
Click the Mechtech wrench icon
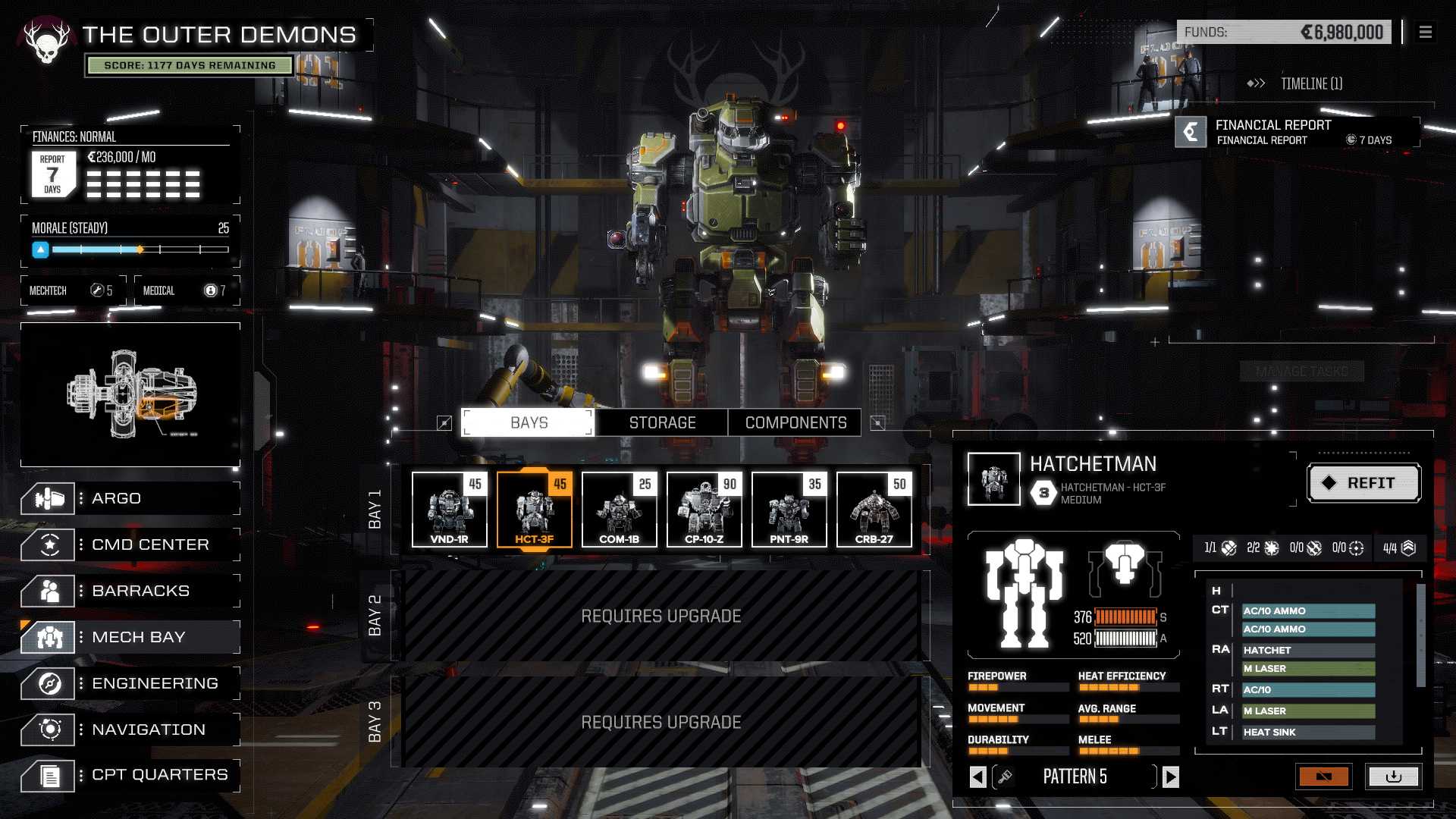pos(97,289)
